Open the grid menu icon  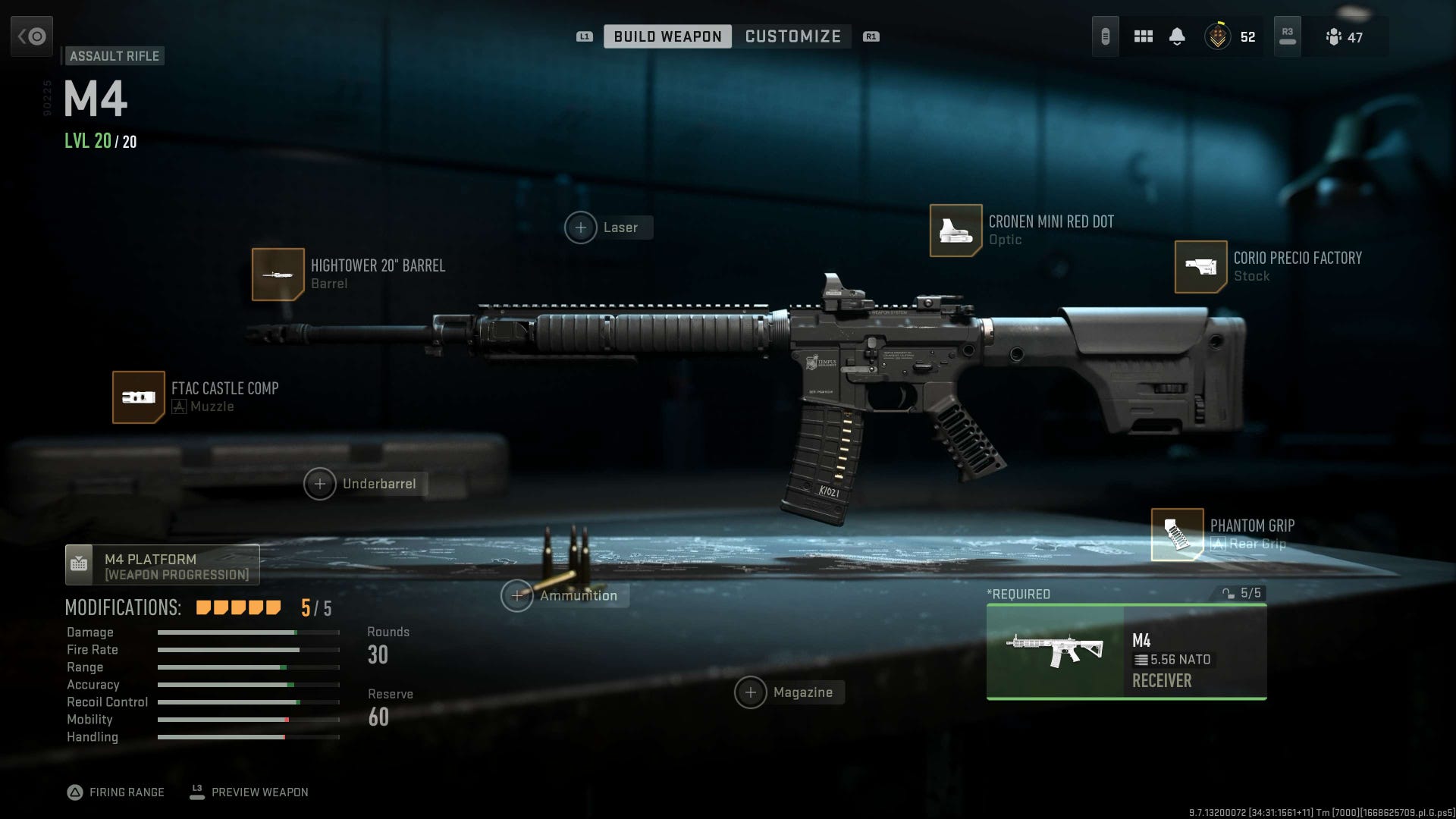coord(1144,36)
